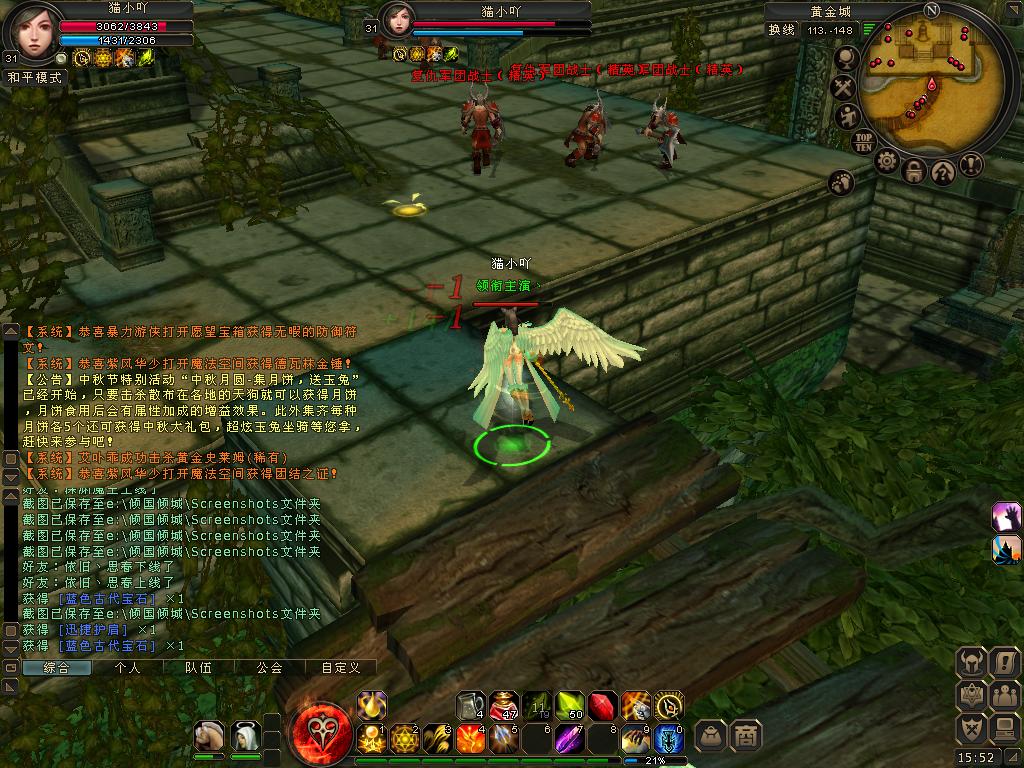Activate the hexagram skill in slot 2
1024x768 pixels.
404,739
